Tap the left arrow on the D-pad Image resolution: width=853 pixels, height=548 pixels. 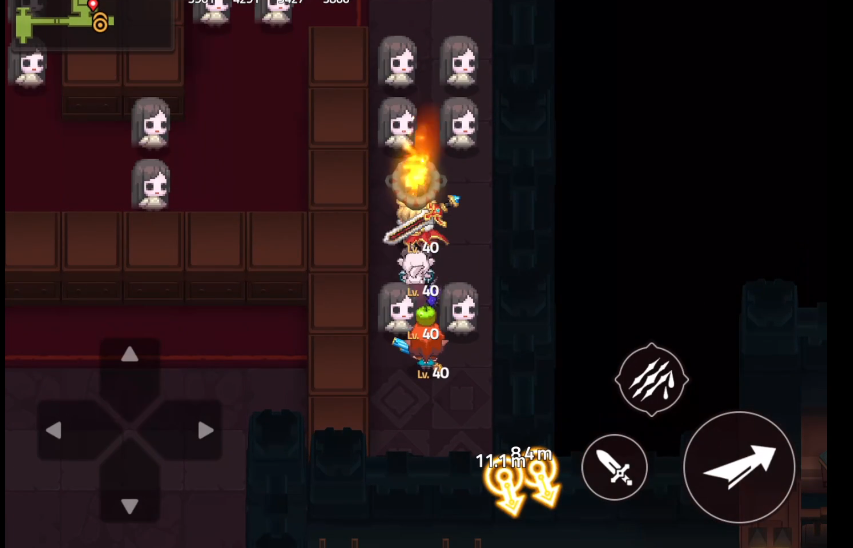(x=54, y=431)
